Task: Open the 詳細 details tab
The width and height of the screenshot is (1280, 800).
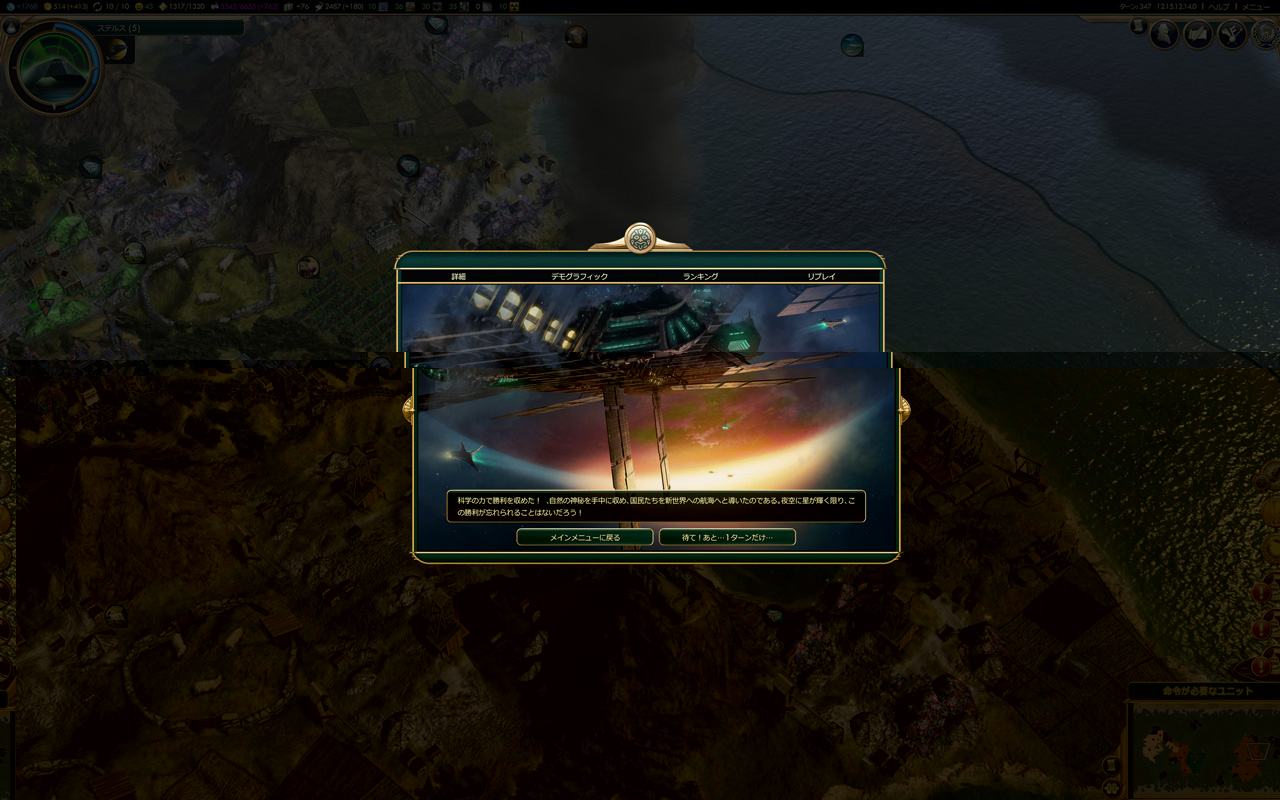Action: coord(459,276)
